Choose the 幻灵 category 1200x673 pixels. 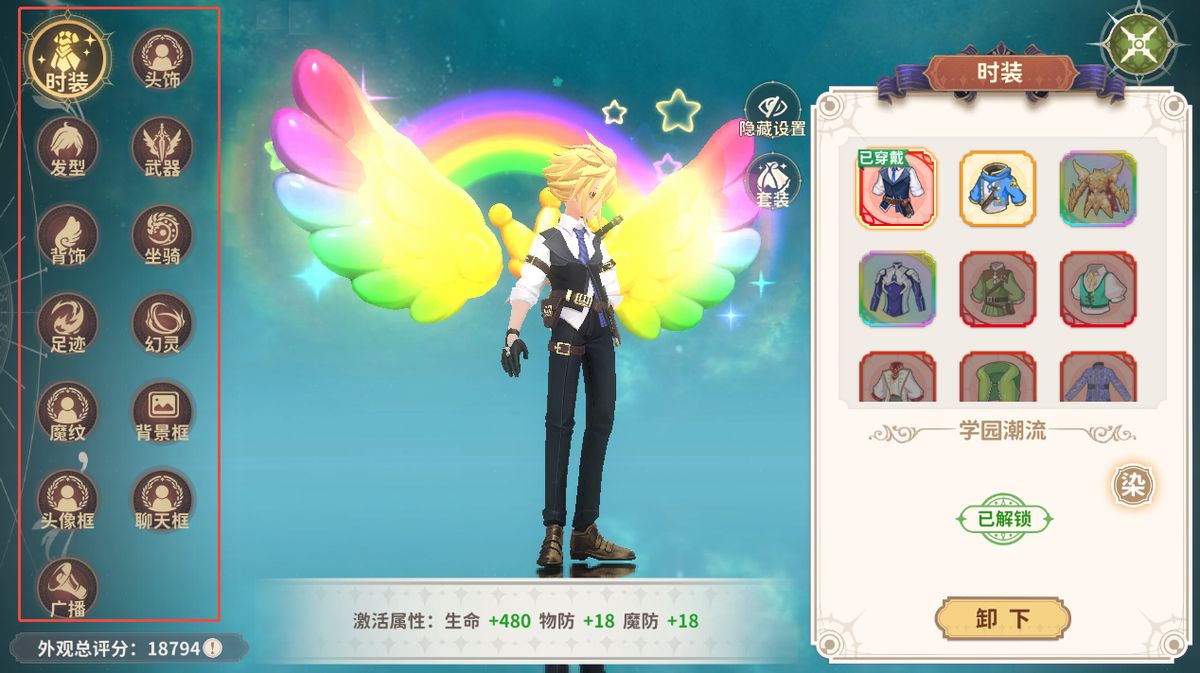[x=162, y=323]
